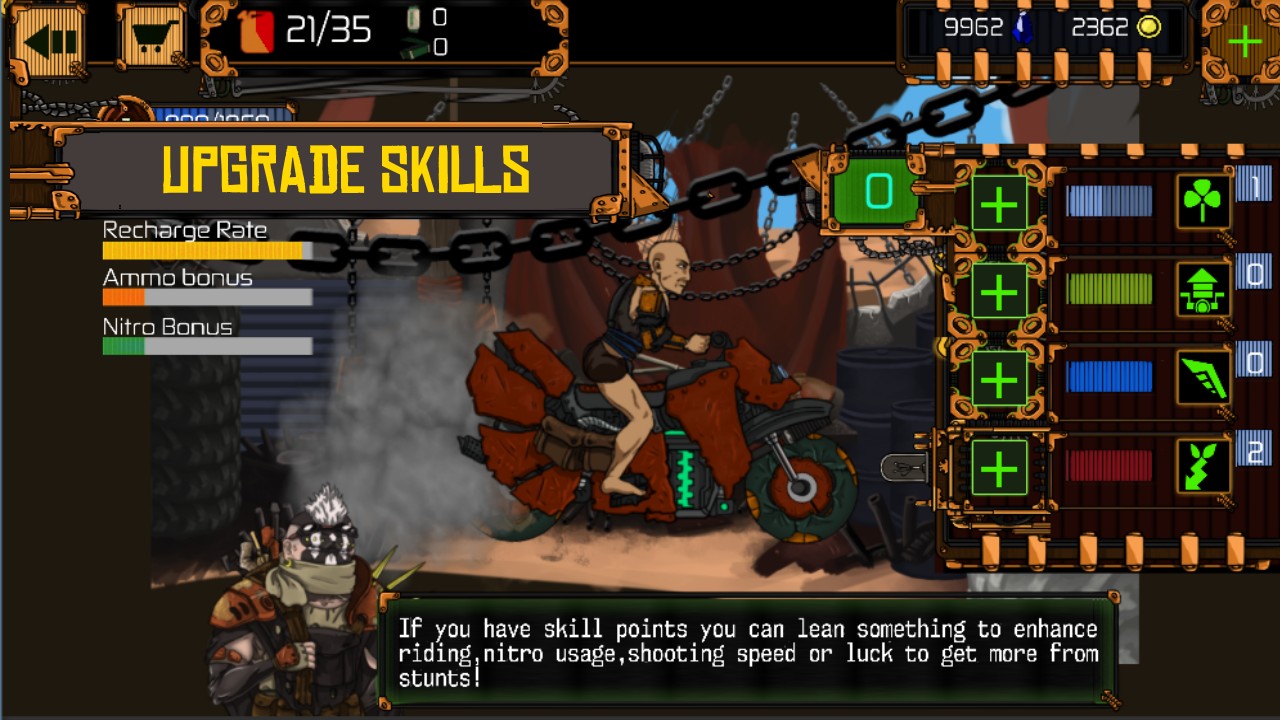1280x720 pixels.
Task: Add a point to the blue-bar skill
Action: (x=999, y=379)
